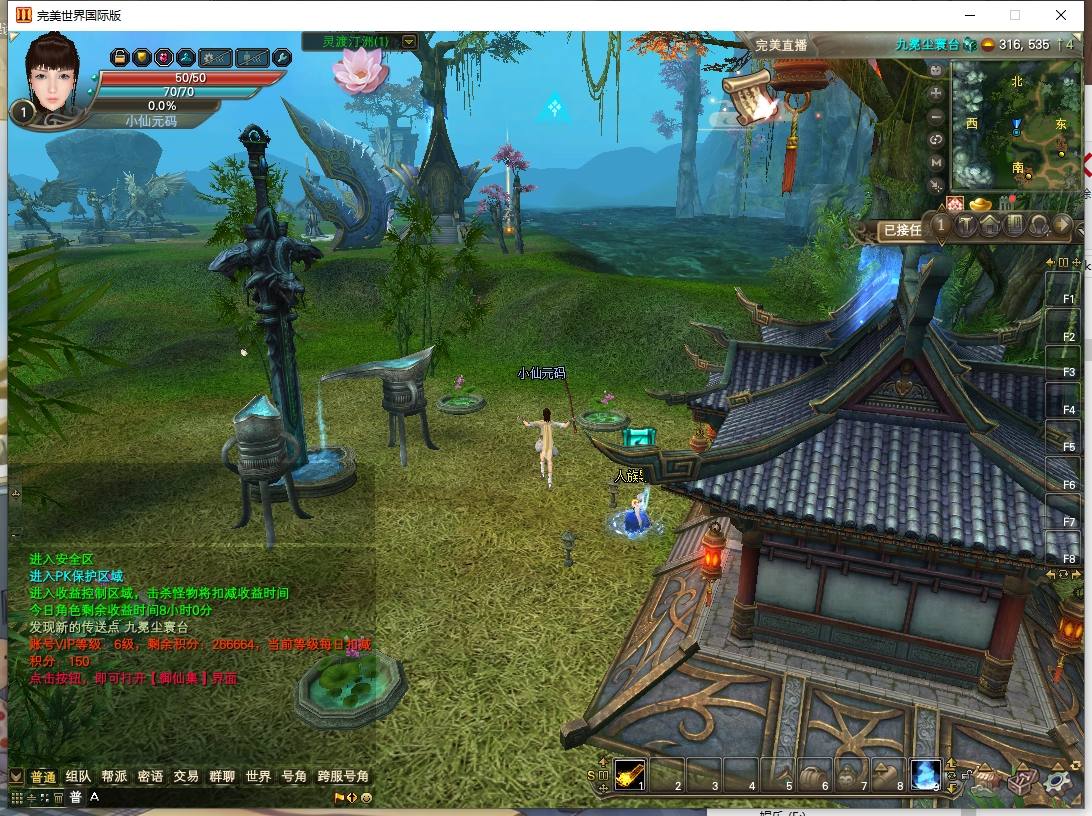Maximize the game window
1092x816 pixels.
[1015, 15]
